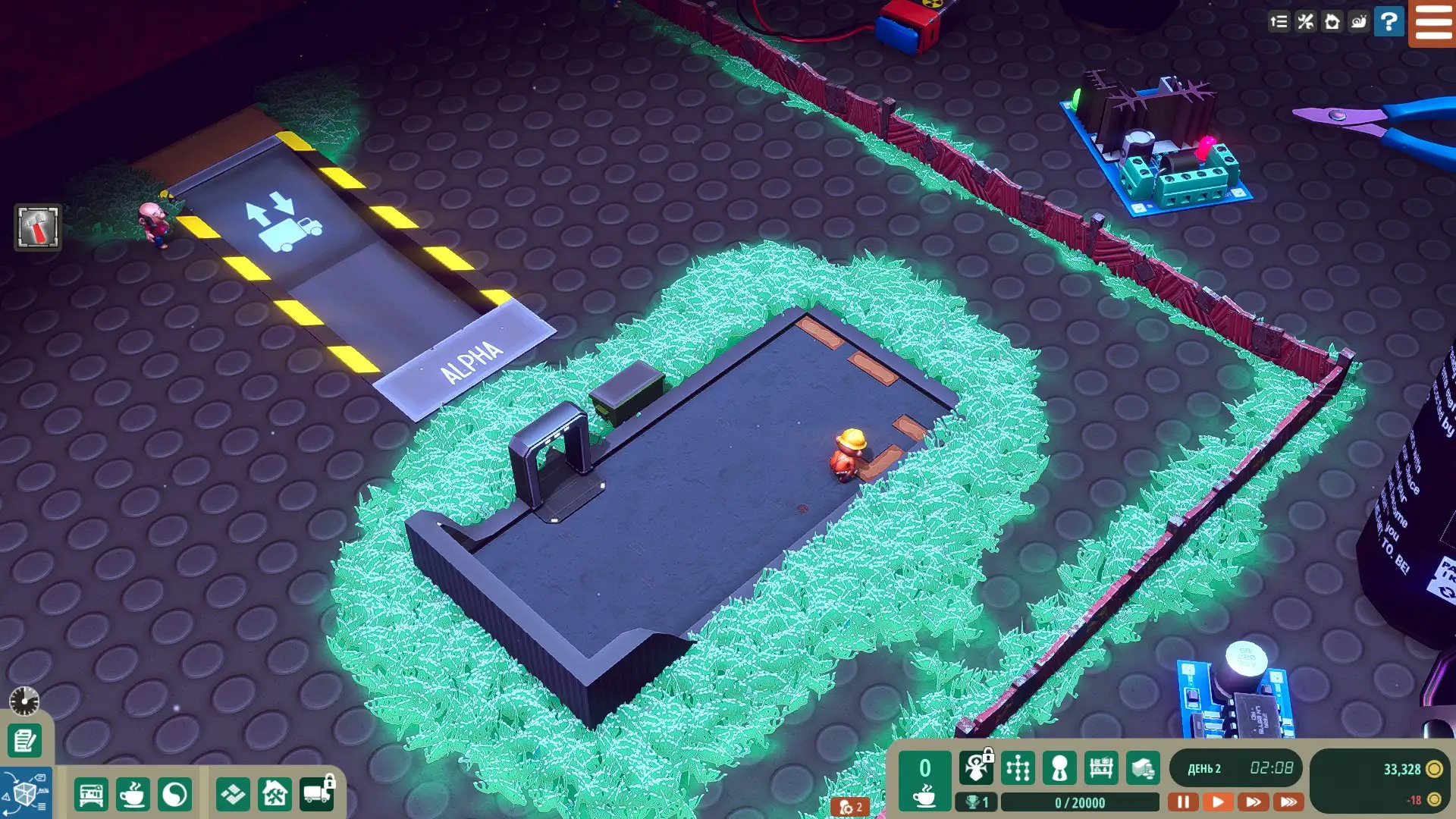Toggle the snail icon in top bar
This screenshot has width=1456, height=819.
(1358, 22)
